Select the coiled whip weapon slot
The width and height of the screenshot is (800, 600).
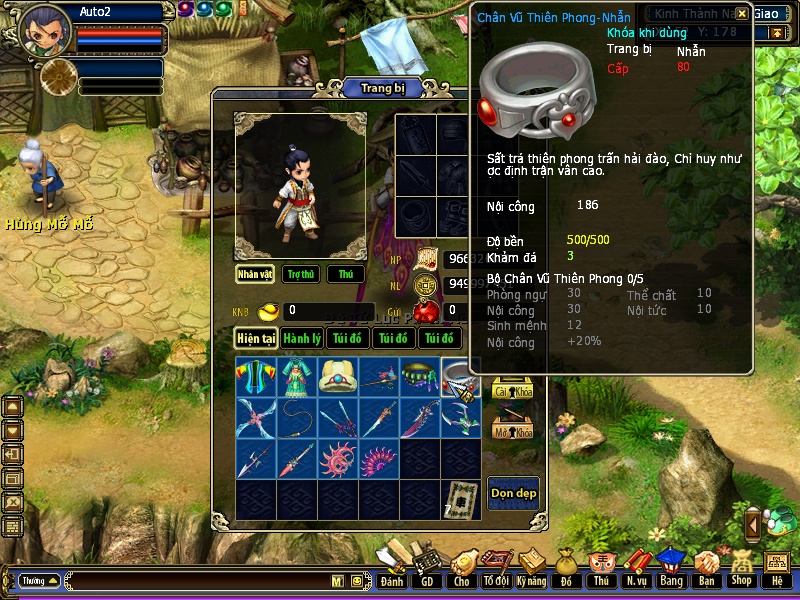tap(297, 418)
